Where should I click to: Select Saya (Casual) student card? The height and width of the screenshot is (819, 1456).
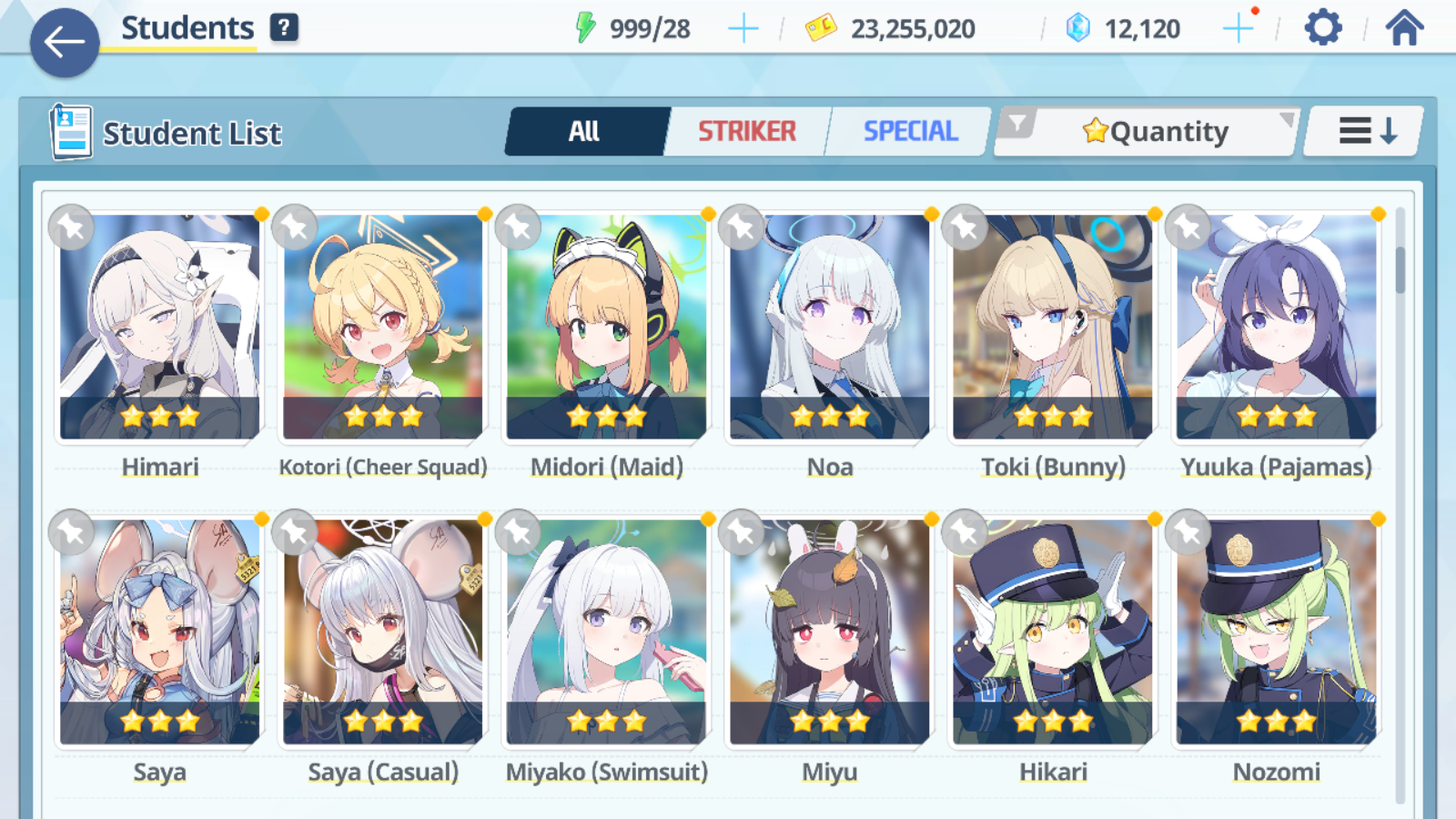click(x=383, y=632)
